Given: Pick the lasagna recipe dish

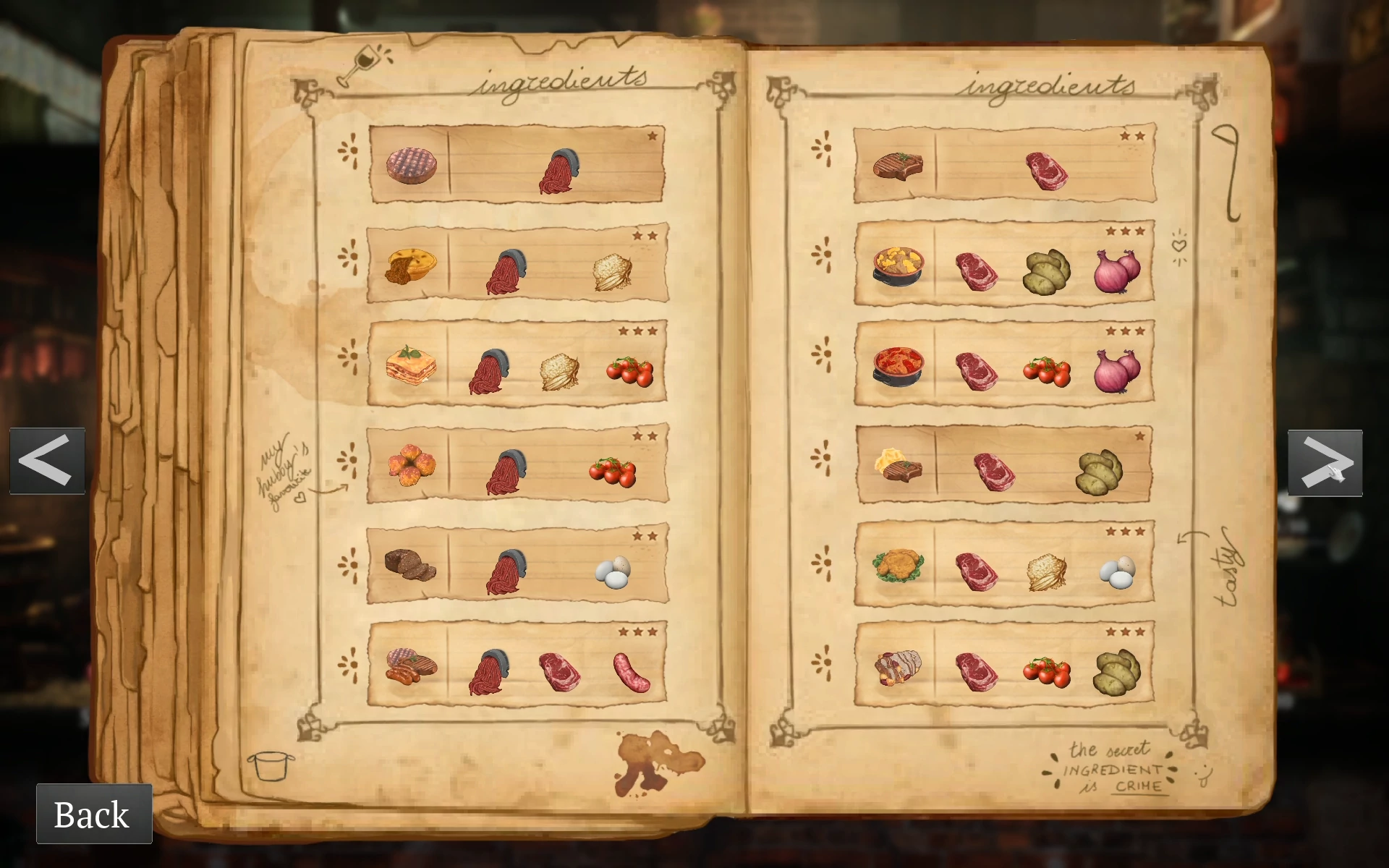Looking at the screenshot, I should coord(411,365).
